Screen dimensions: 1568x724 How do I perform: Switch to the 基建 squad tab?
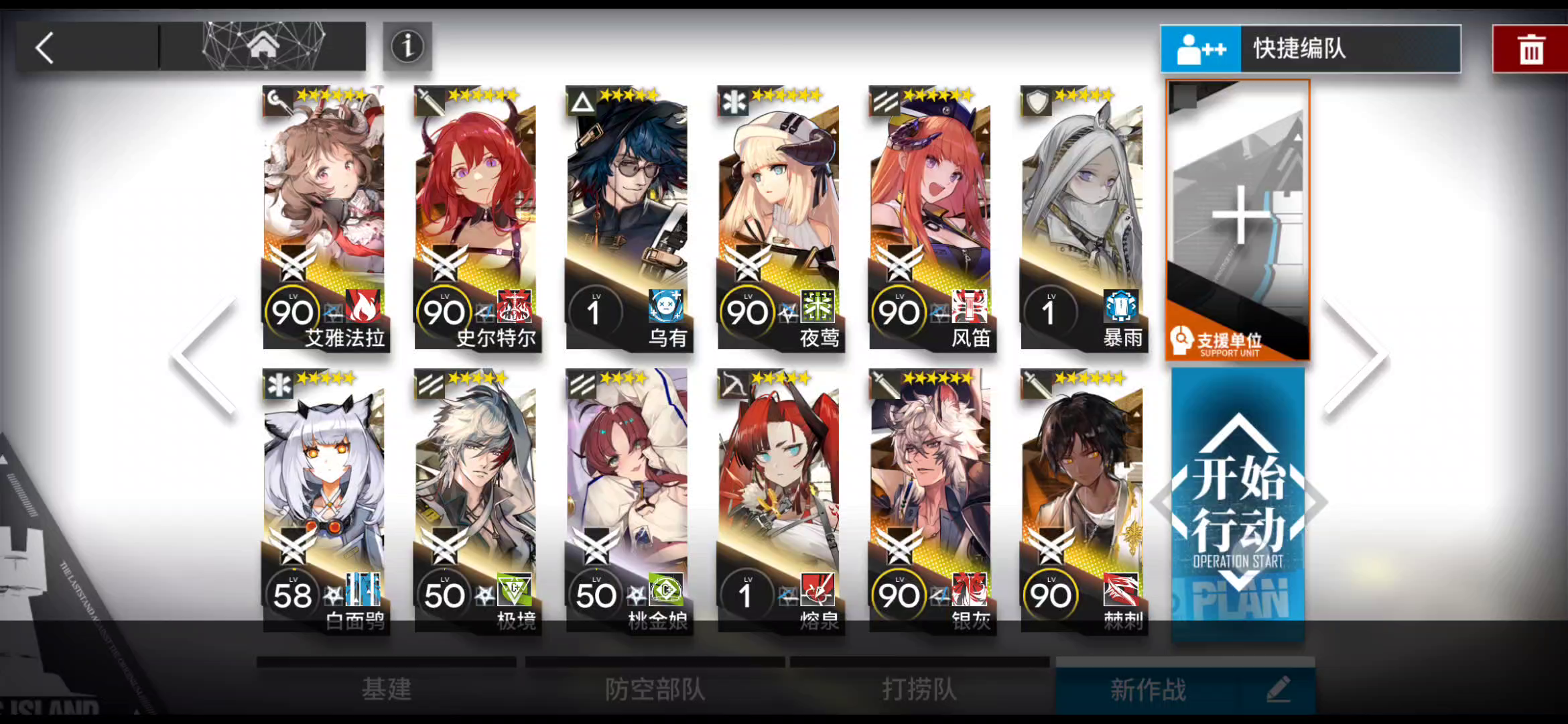(x=387, y=688)
